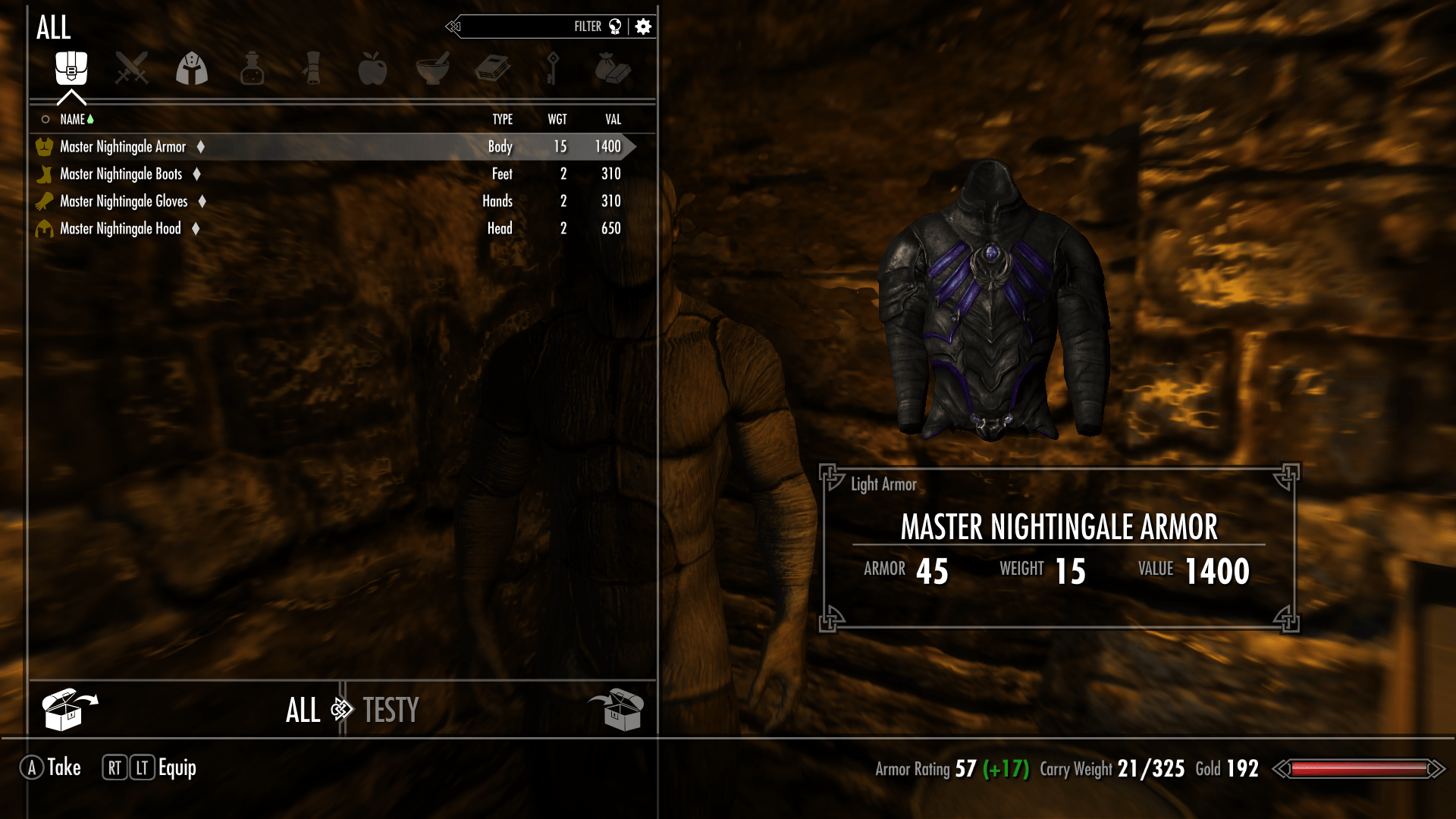Sort items by WGT column header
Image resolution: width=1456 pixels, height=819 pixels.
[x=557, y=119]
